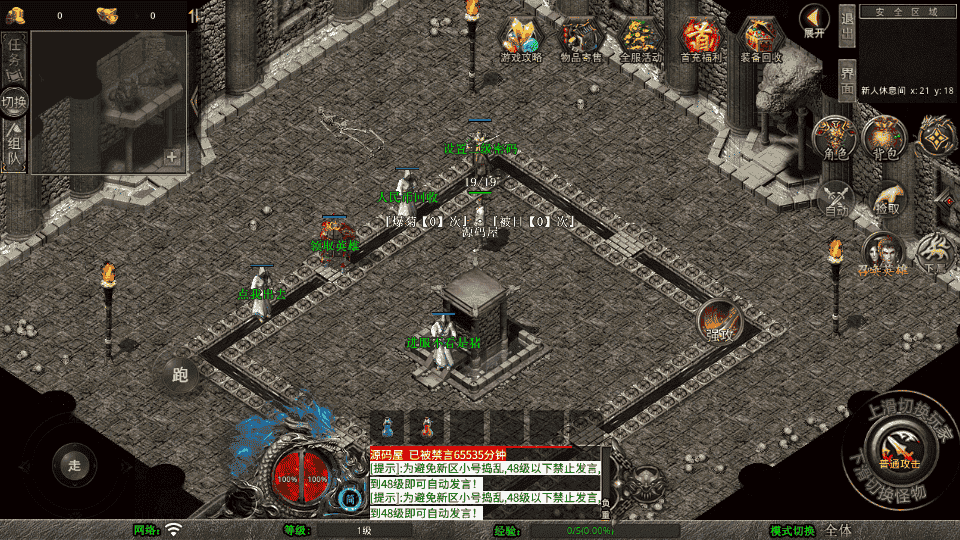Click the 界面 interface button
The height and width of the screenshot is (540, 960).
[847, 80]
